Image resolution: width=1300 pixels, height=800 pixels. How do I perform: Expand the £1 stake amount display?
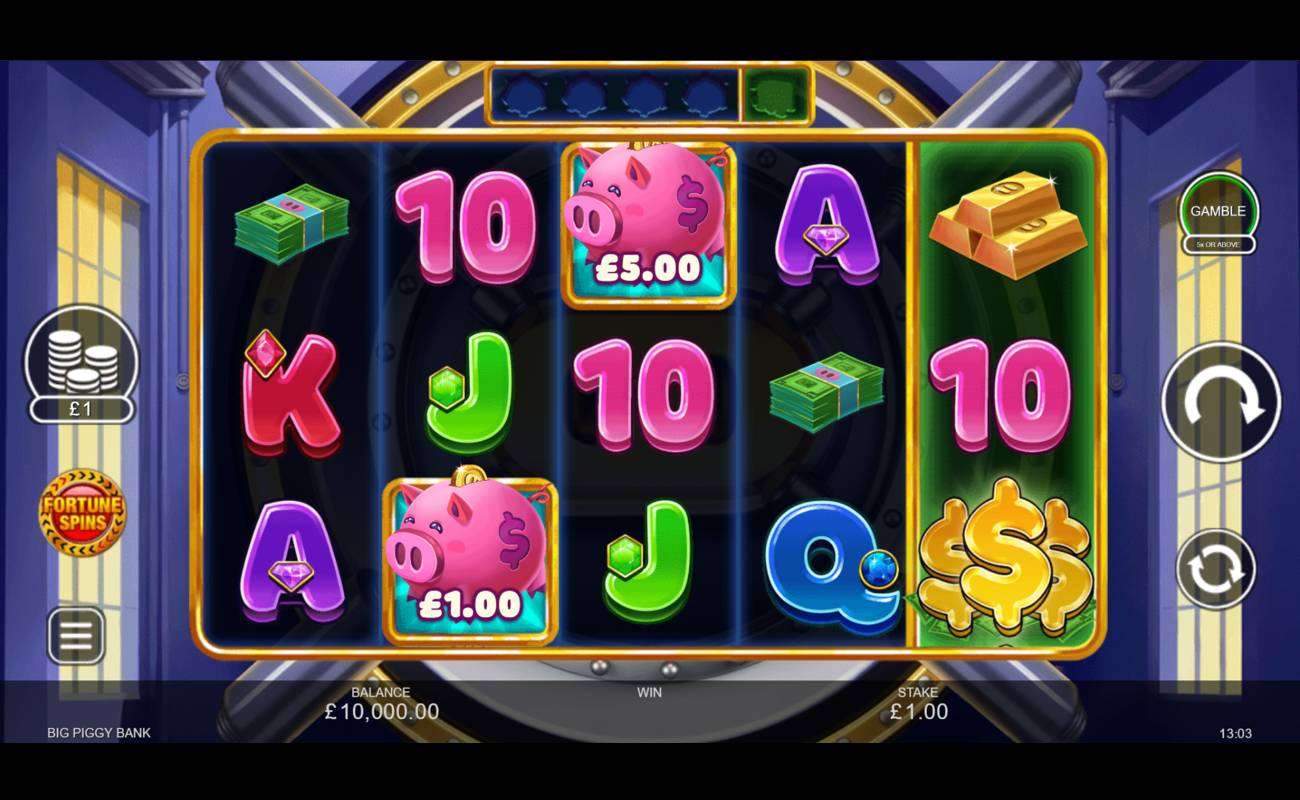[x=82, y=410]
